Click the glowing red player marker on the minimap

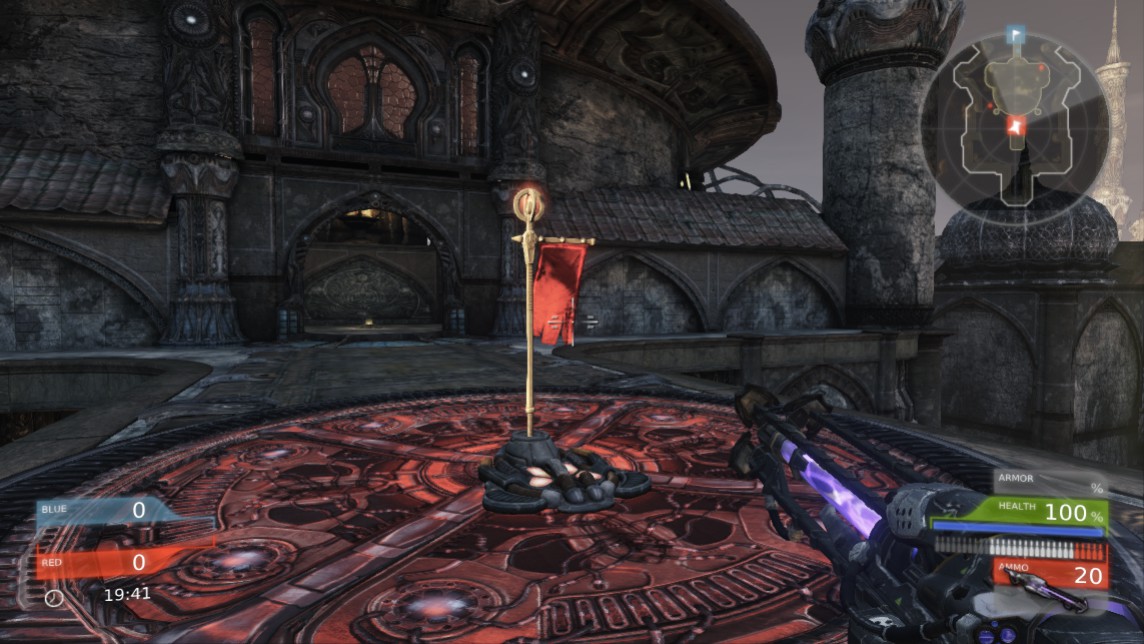tap(1016, 126)
